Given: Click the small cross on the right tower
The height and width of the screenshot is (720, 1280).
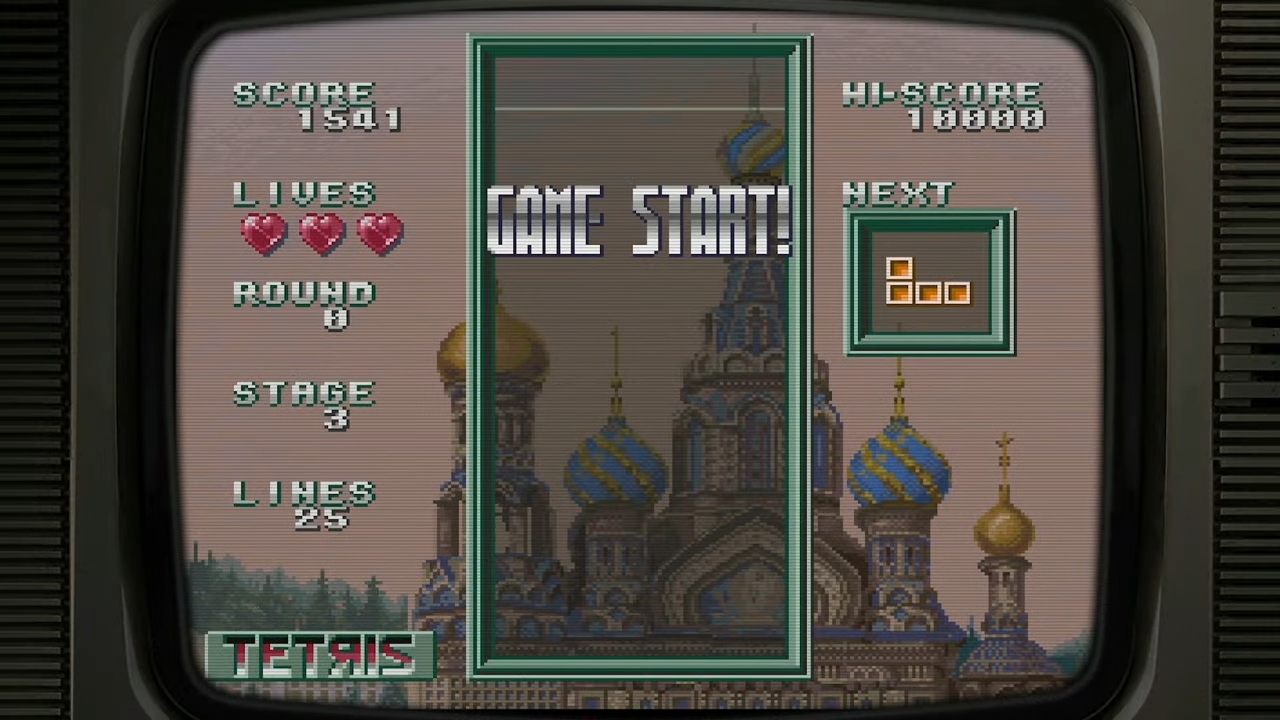Looking at the screenshot, I should click(x=1005, y=440).
